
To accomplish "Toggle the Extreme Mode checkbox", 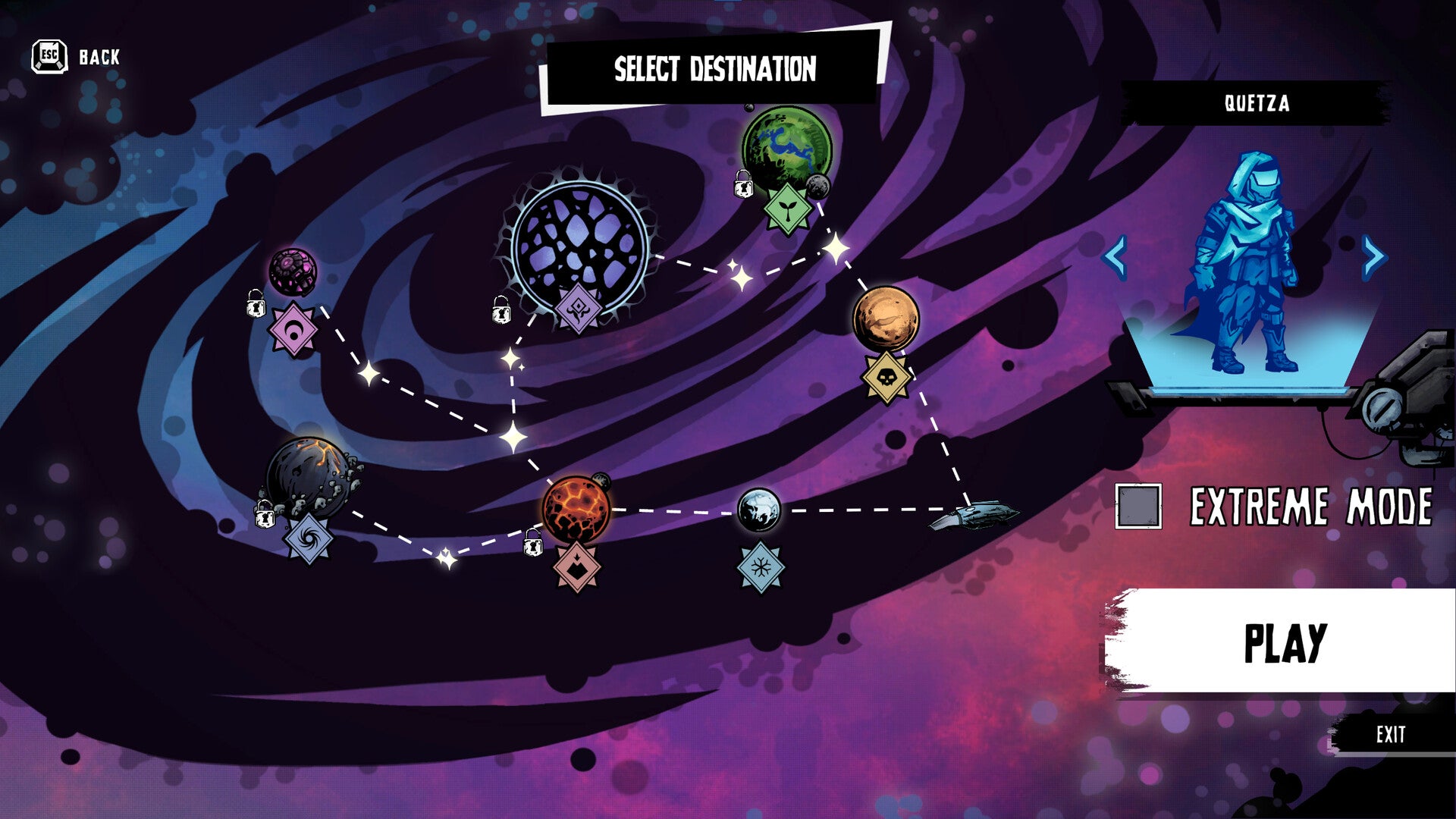I will (x=1138, y=506).
